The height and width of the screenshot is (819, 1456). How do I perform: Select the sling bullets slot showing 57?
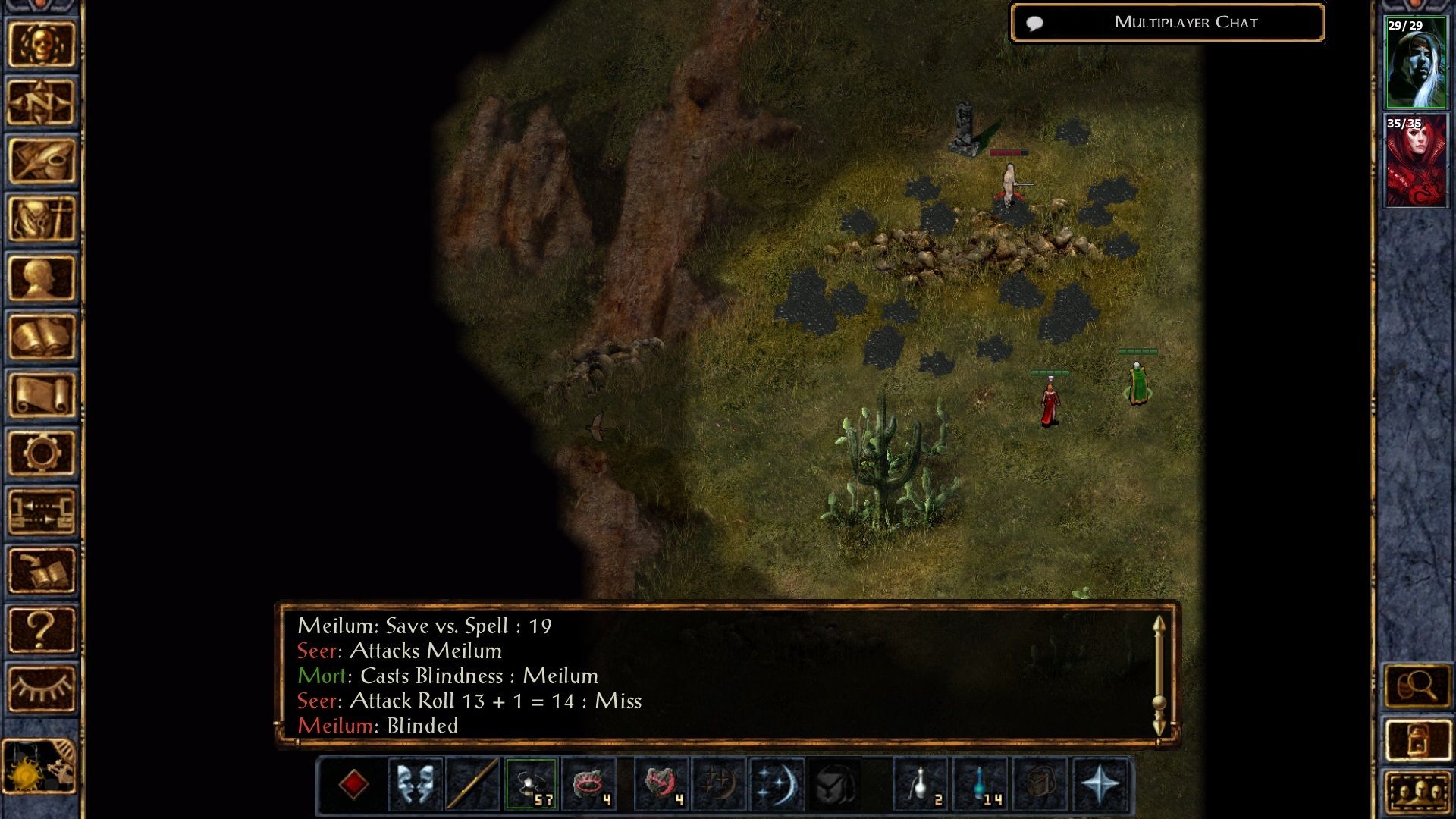point(531,785)
